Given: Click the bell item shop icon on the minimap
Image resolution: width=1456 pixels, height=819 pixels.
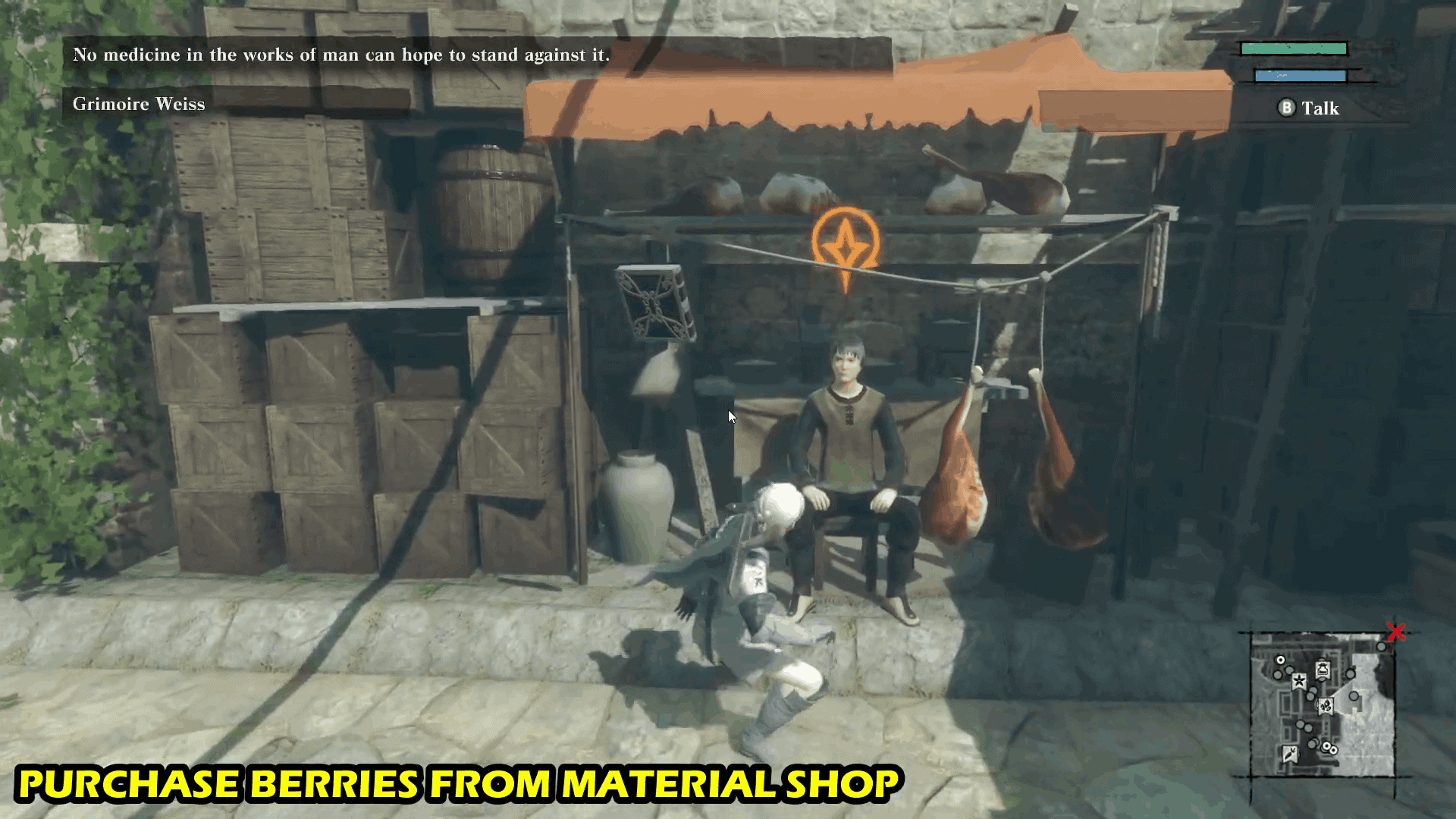Looking at the screenshot, I should pyautogui.click(x=1323, y=669).
